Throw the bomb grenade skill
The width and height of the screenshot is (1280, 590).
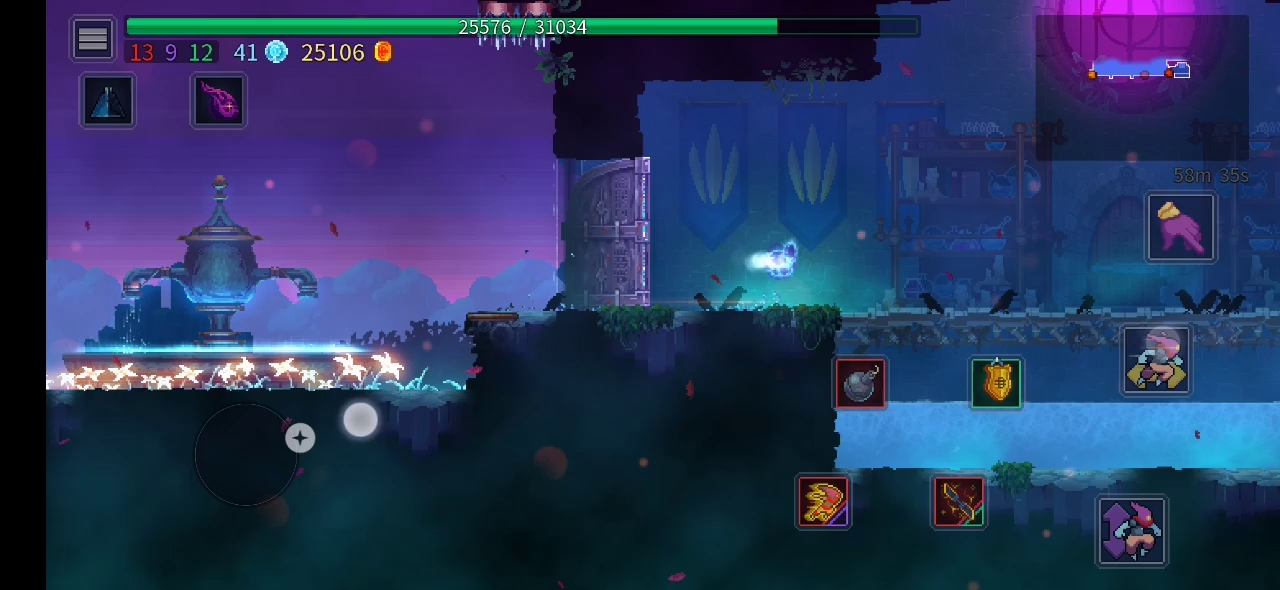click(x=860, y=384)
